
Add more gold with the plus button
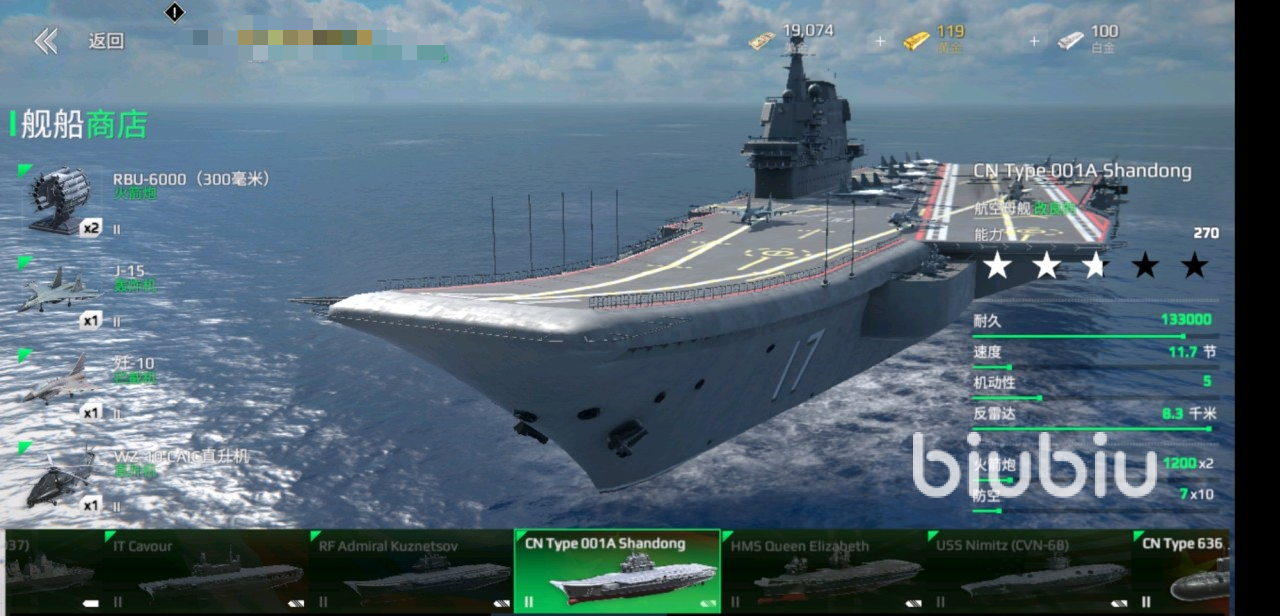[880, 41]
